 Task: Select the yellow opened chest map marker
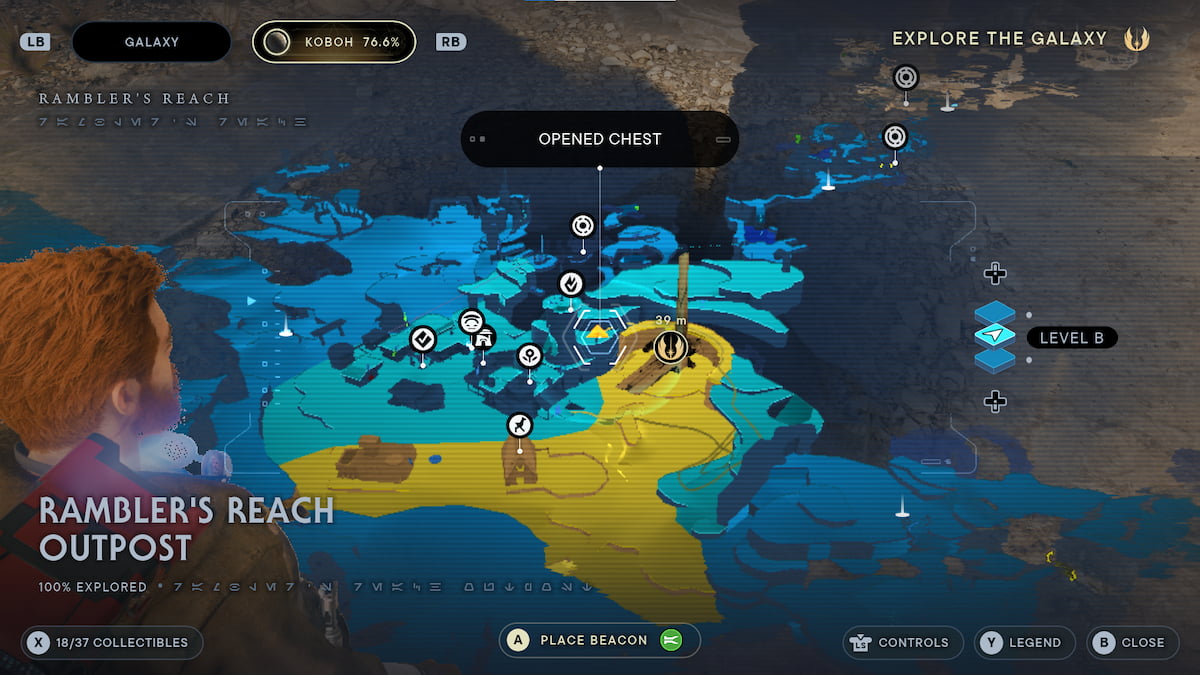point(598,332)
